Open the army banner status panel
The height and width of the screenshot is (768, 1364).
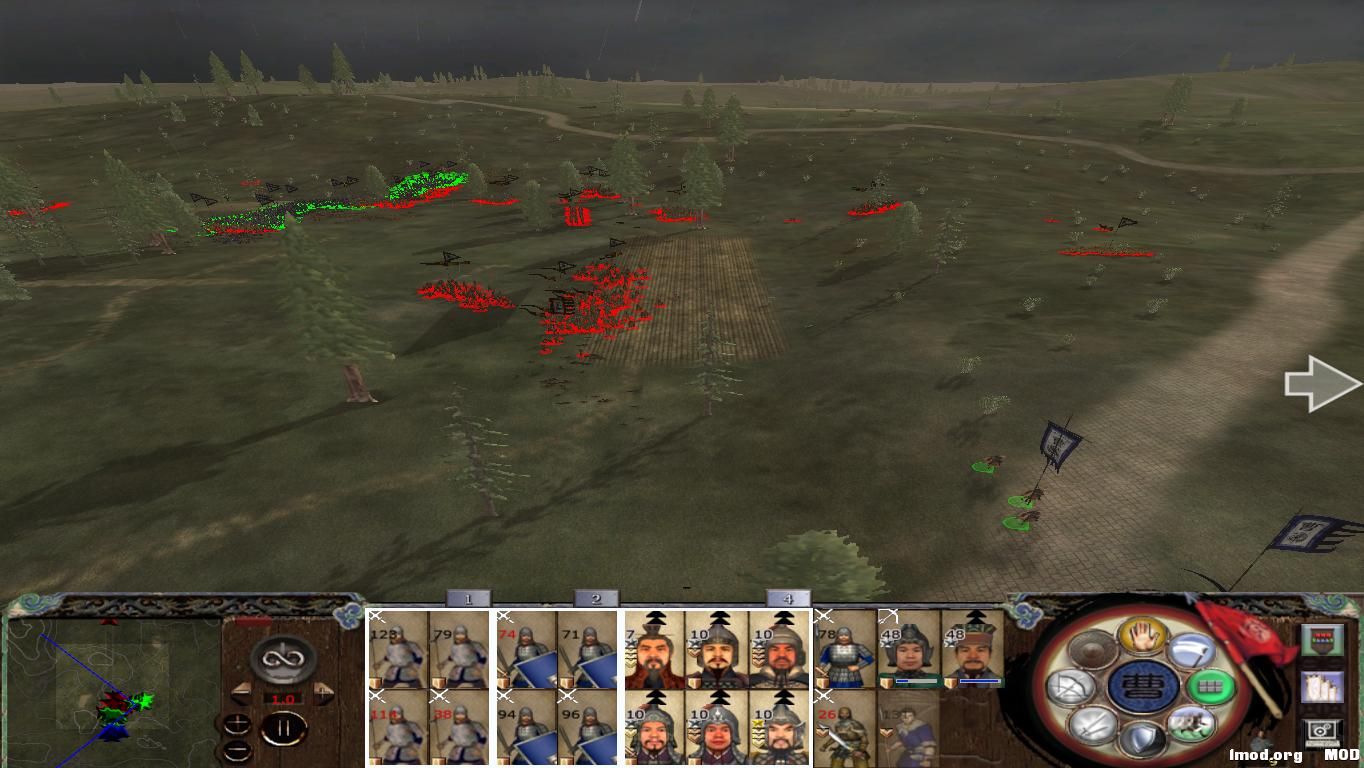(x=1323, y=640)
